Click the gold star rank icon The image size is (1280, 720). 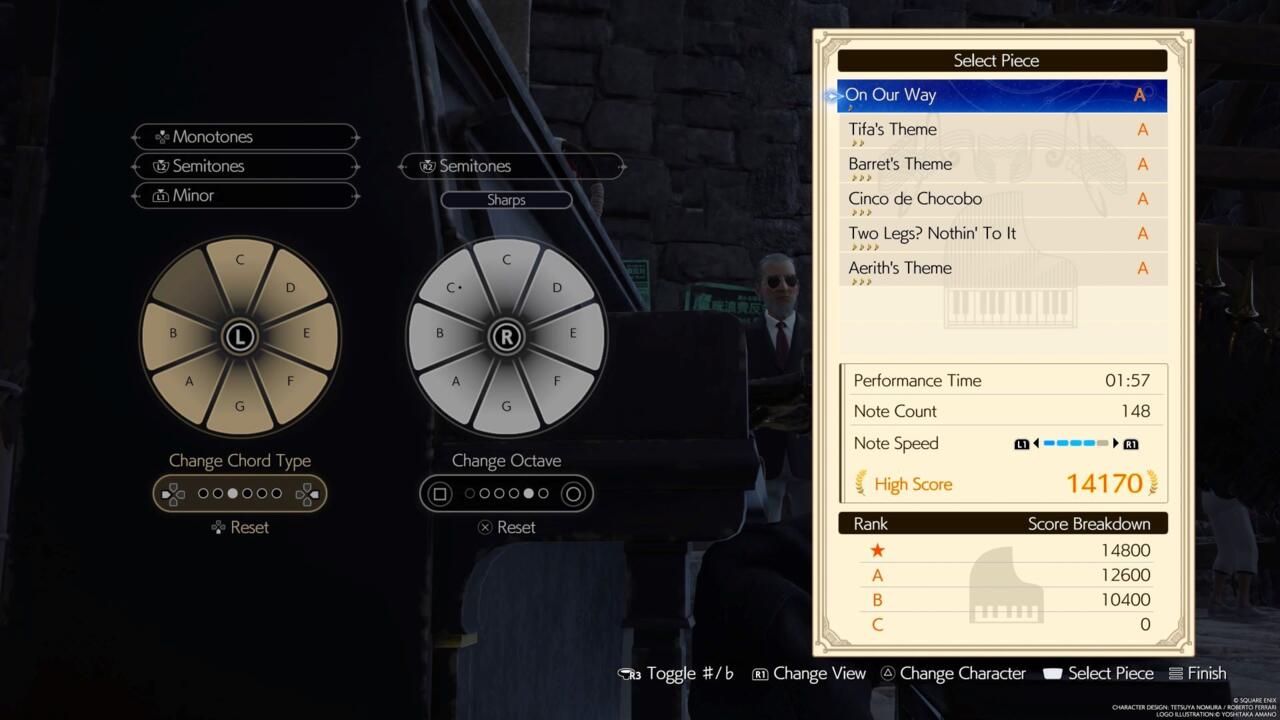877,550
